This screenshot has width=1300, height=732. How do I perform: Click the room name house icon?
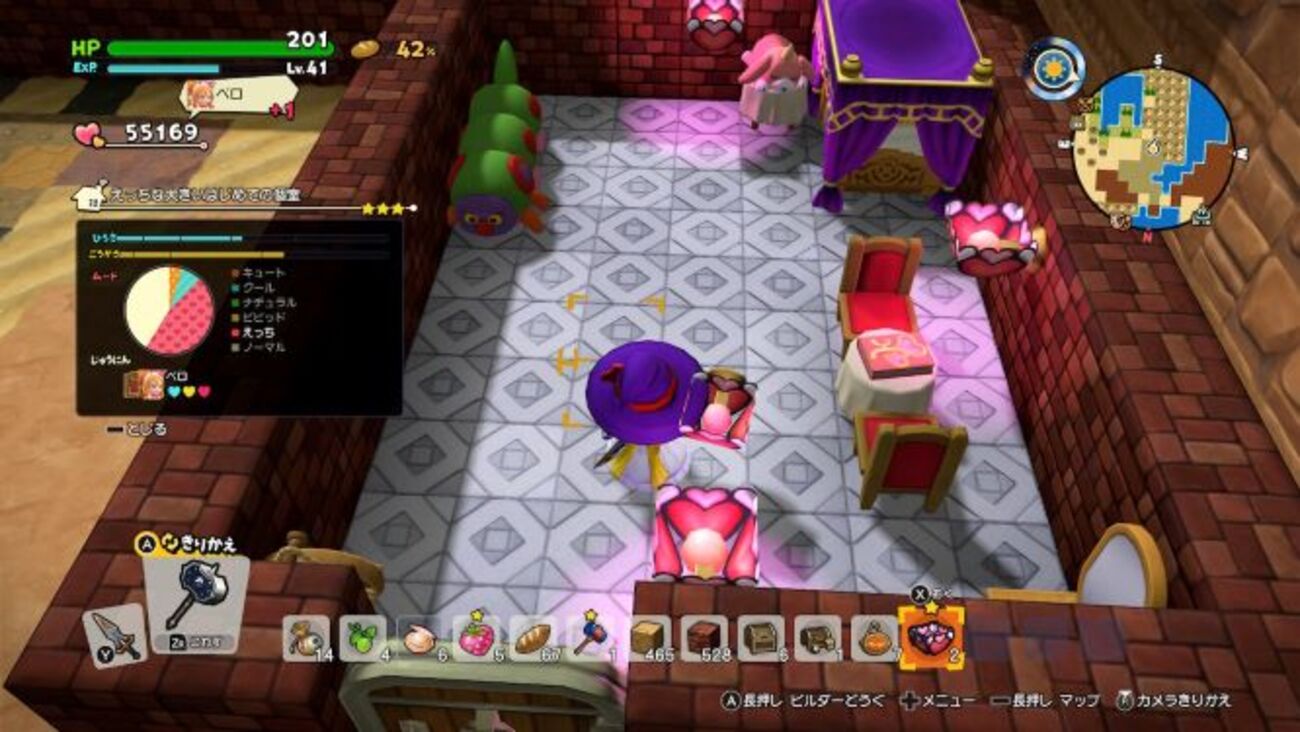point(90,195)
